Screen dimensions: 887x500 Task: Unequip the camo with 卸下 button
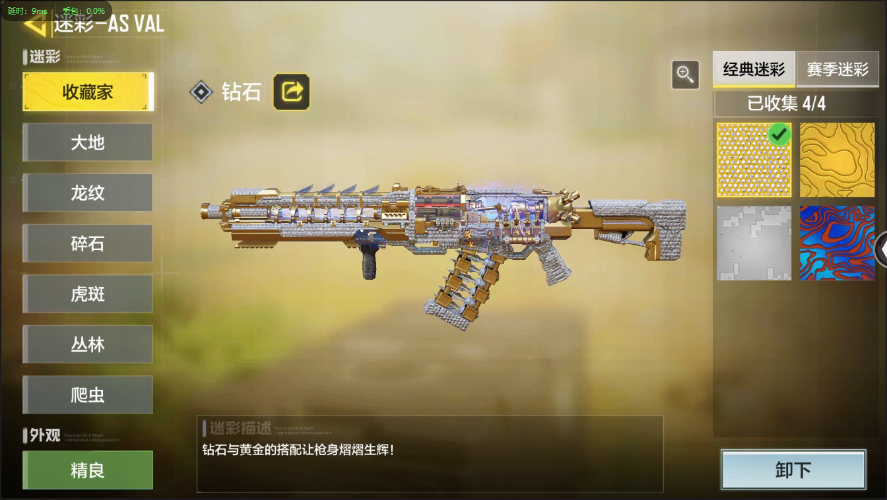[x=793, y=470]
